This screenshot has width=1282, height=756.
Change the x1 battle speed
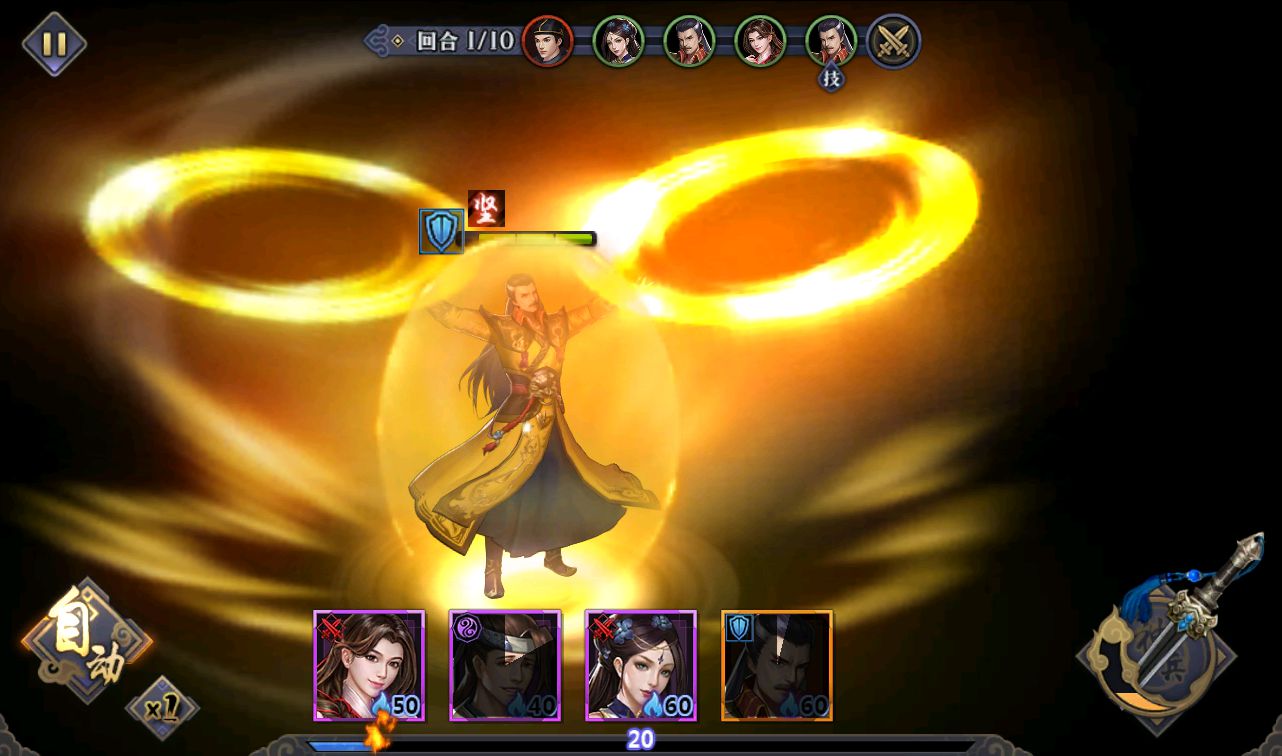coord(162,709)
